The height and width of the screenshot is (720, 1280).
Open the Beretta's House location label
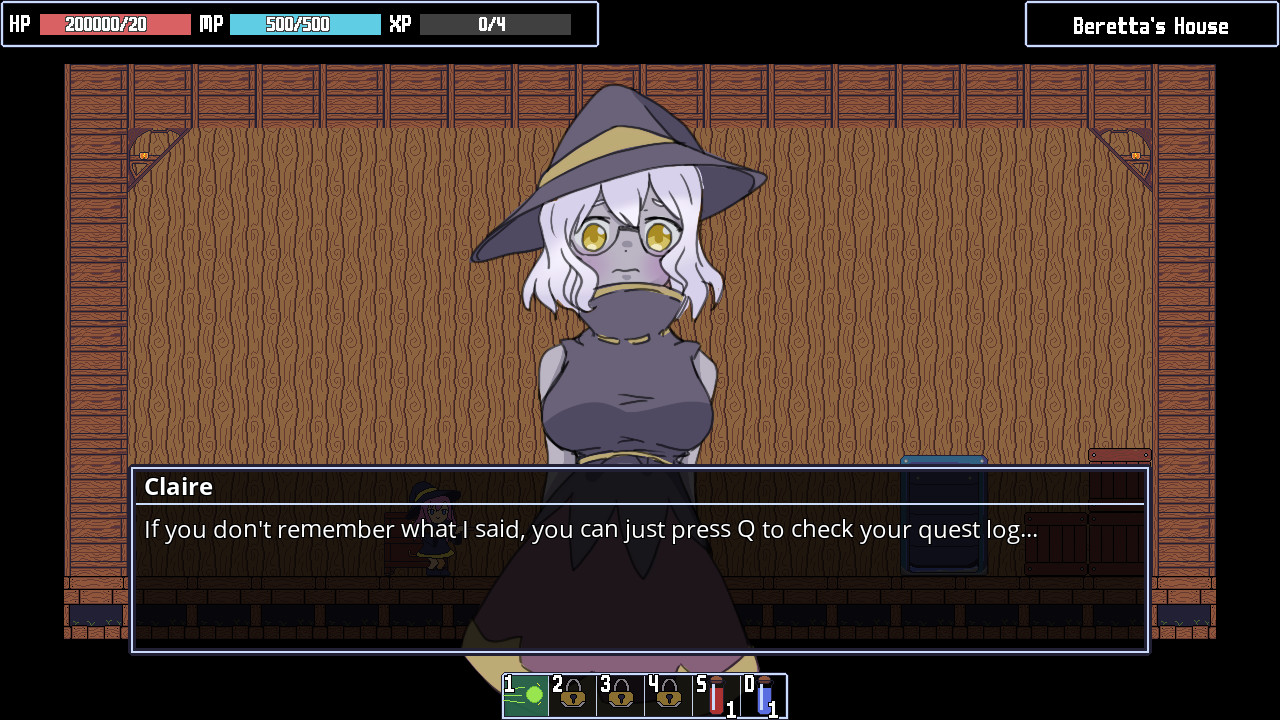[x=1150, y=24]
